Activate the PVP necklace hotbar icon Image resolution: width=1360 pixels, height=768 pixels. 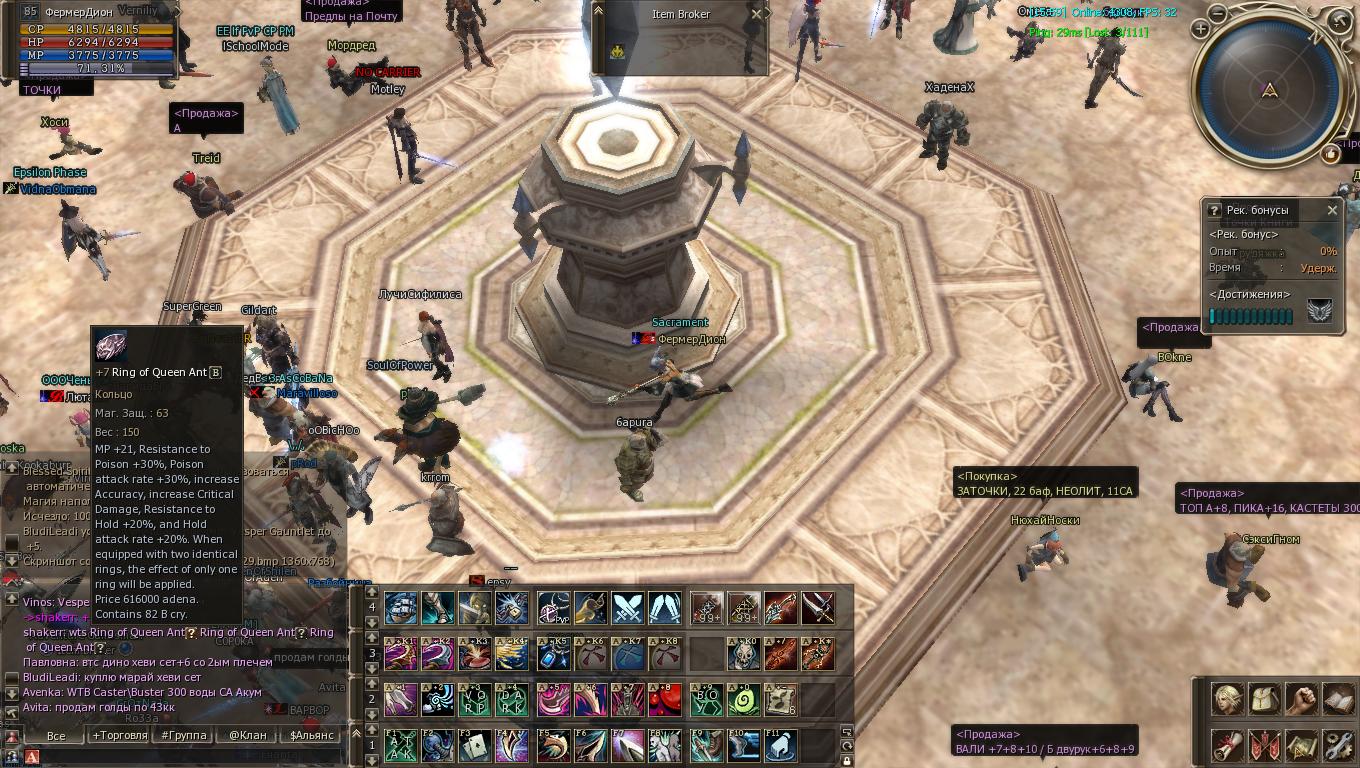[552, 608]
